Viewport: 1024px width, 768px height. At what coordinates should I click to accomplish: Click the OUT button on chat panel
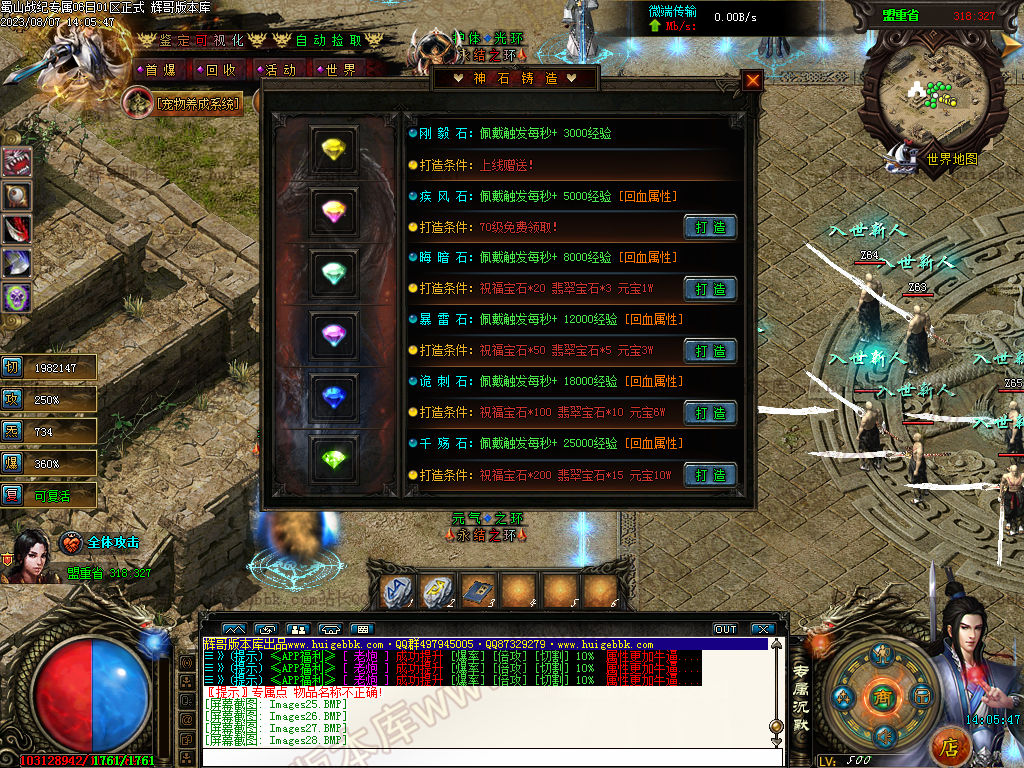[x=726, y=629]
